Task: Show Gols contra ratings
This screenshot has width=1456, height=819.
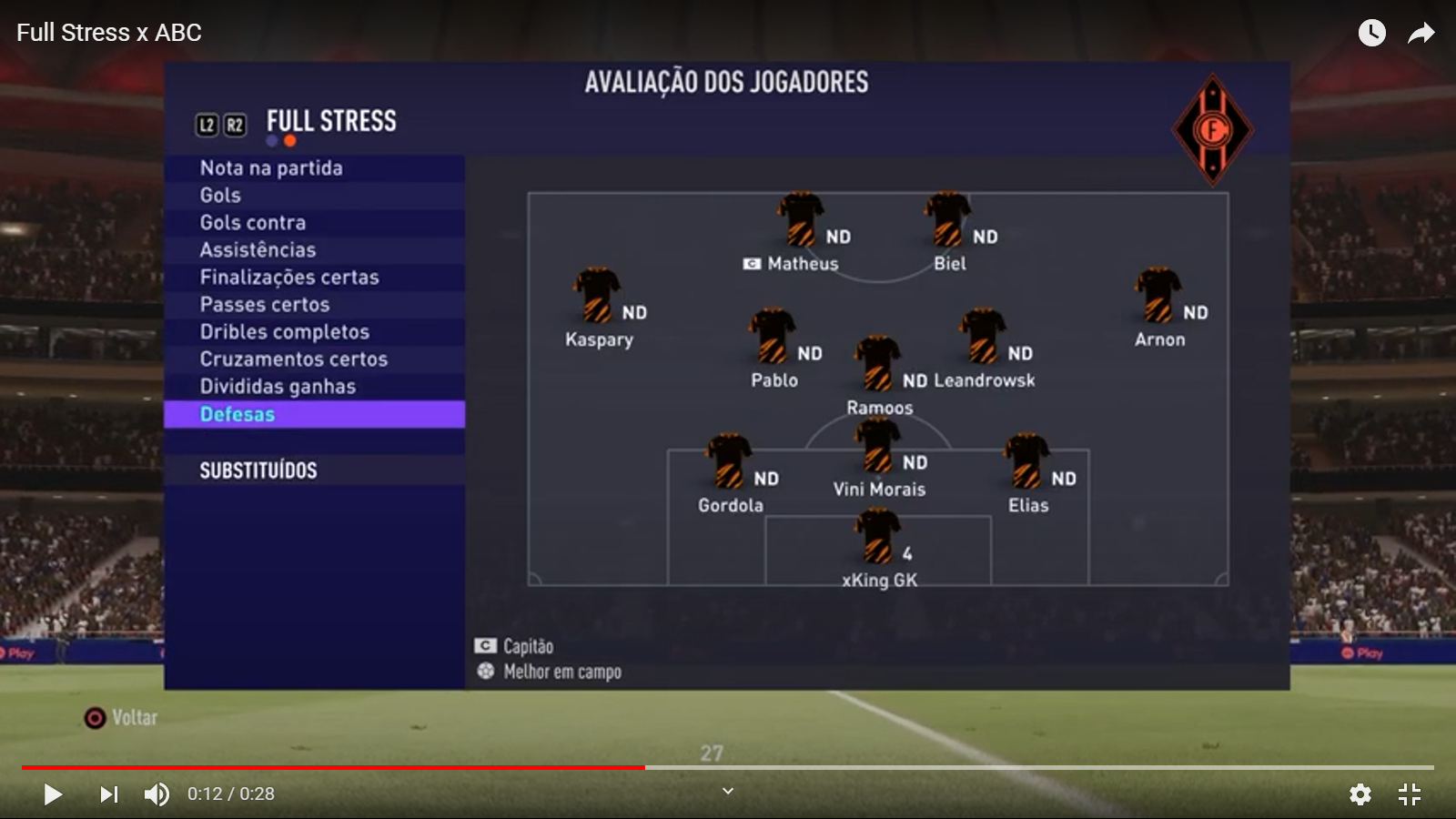Action: coord(253,223)
